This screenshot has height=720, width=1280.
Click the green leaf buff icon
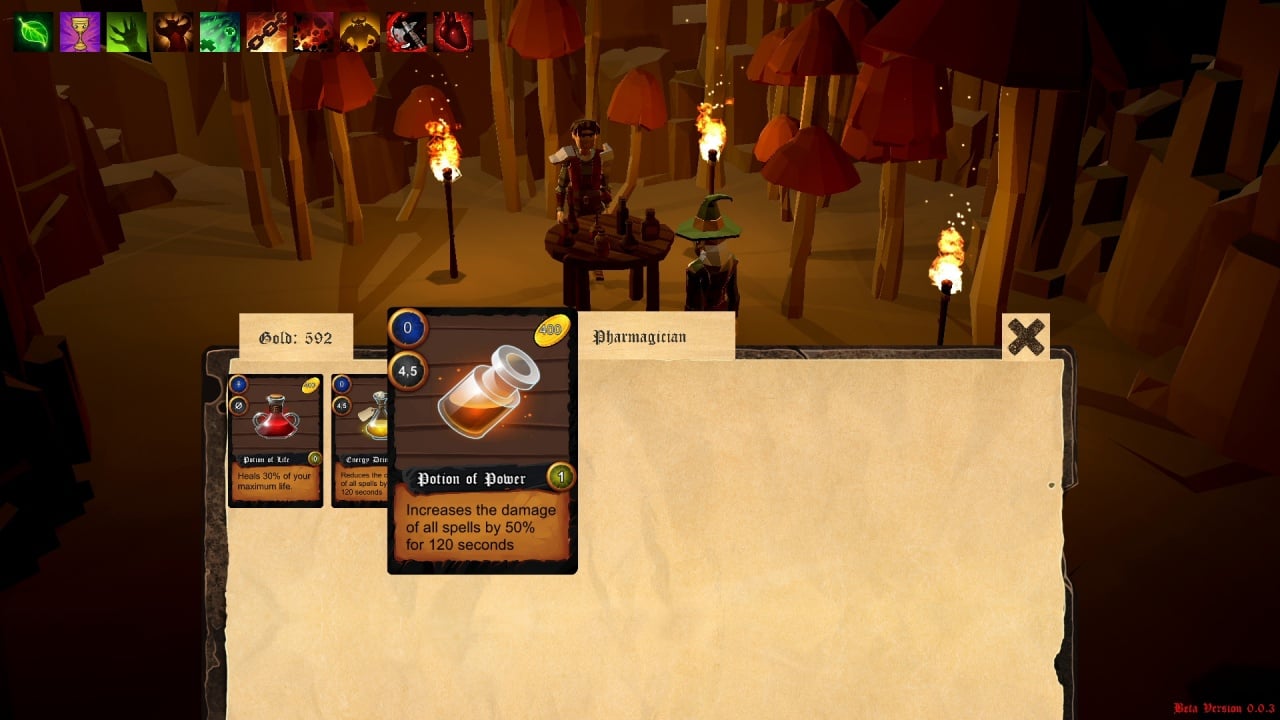pos(33,32)
